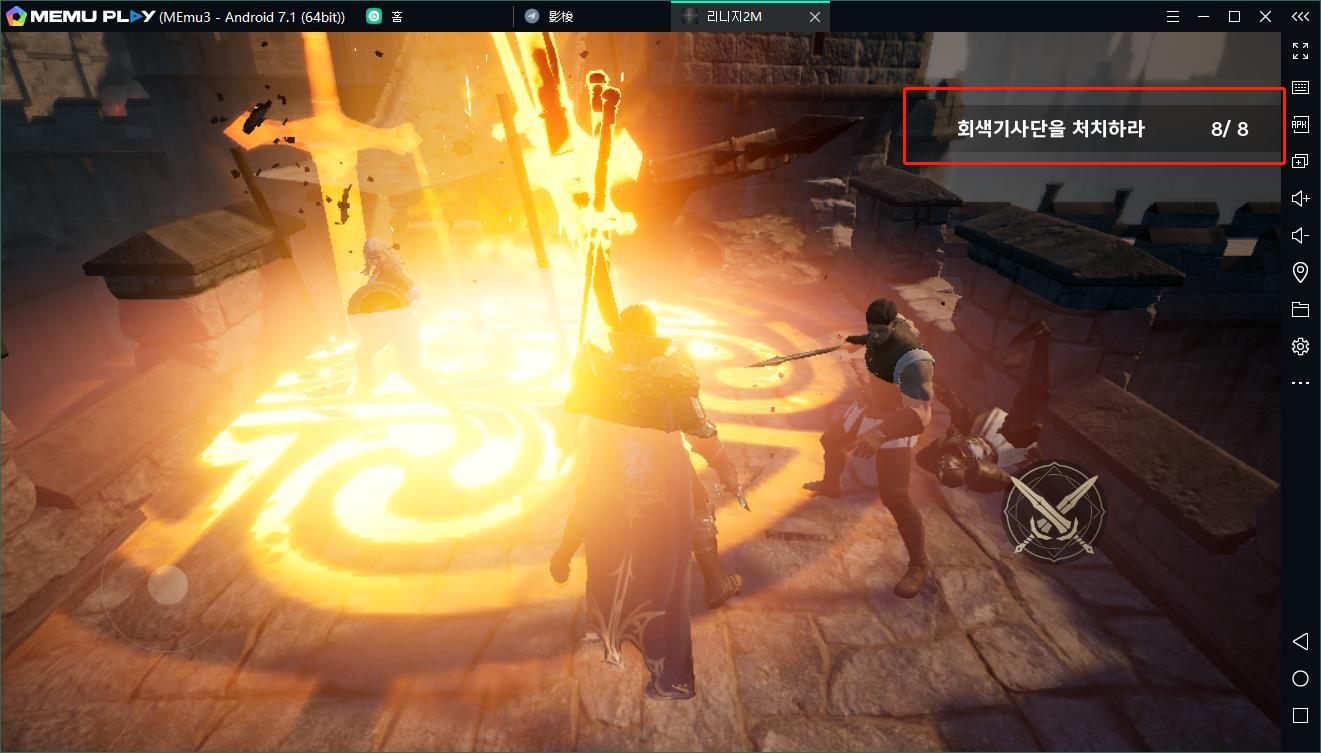Image resolution: width=1321 pixels, height=753 pixels.
Task: Lower the emulator volume
Action: pos(1300,236)
